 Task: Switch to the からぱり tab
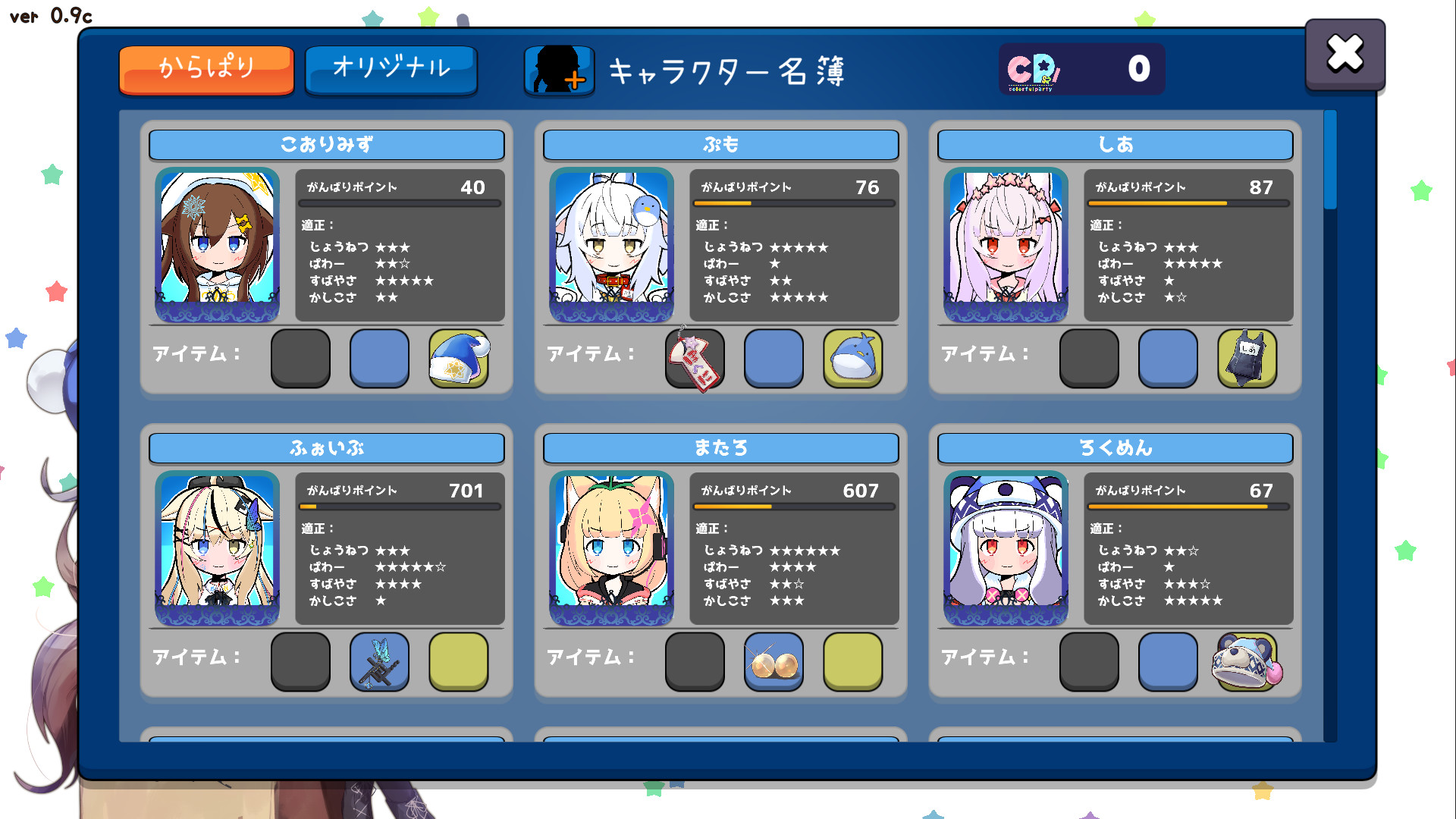click(206, 69)
